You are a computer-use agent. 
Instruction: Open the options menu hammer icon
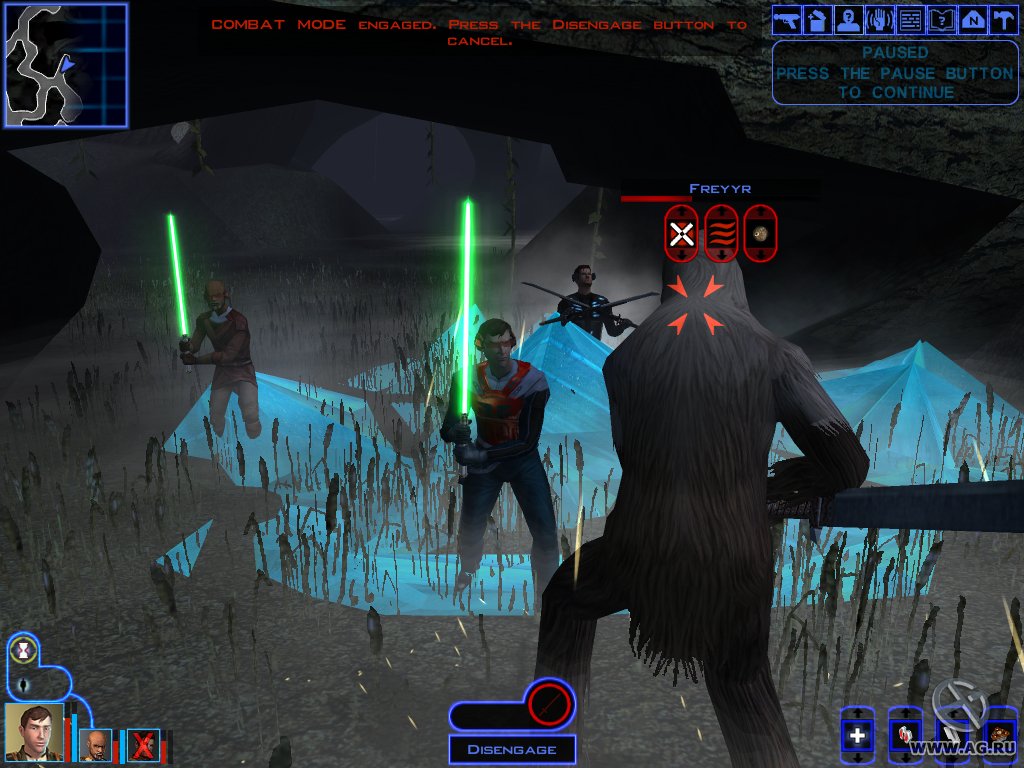click(1001, 20)
